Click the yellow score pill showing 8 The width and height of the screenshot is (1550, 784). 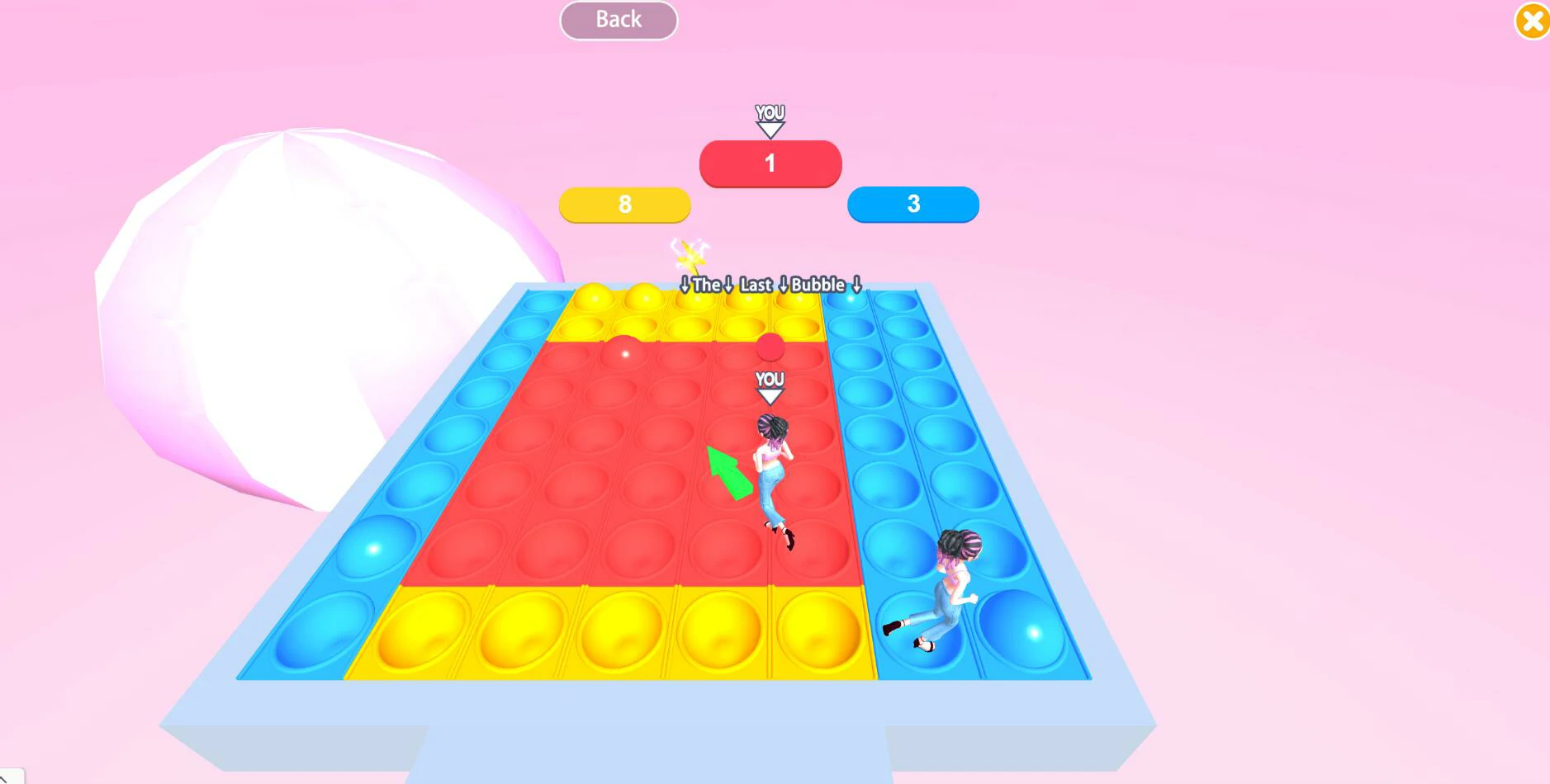pos(625,204)
